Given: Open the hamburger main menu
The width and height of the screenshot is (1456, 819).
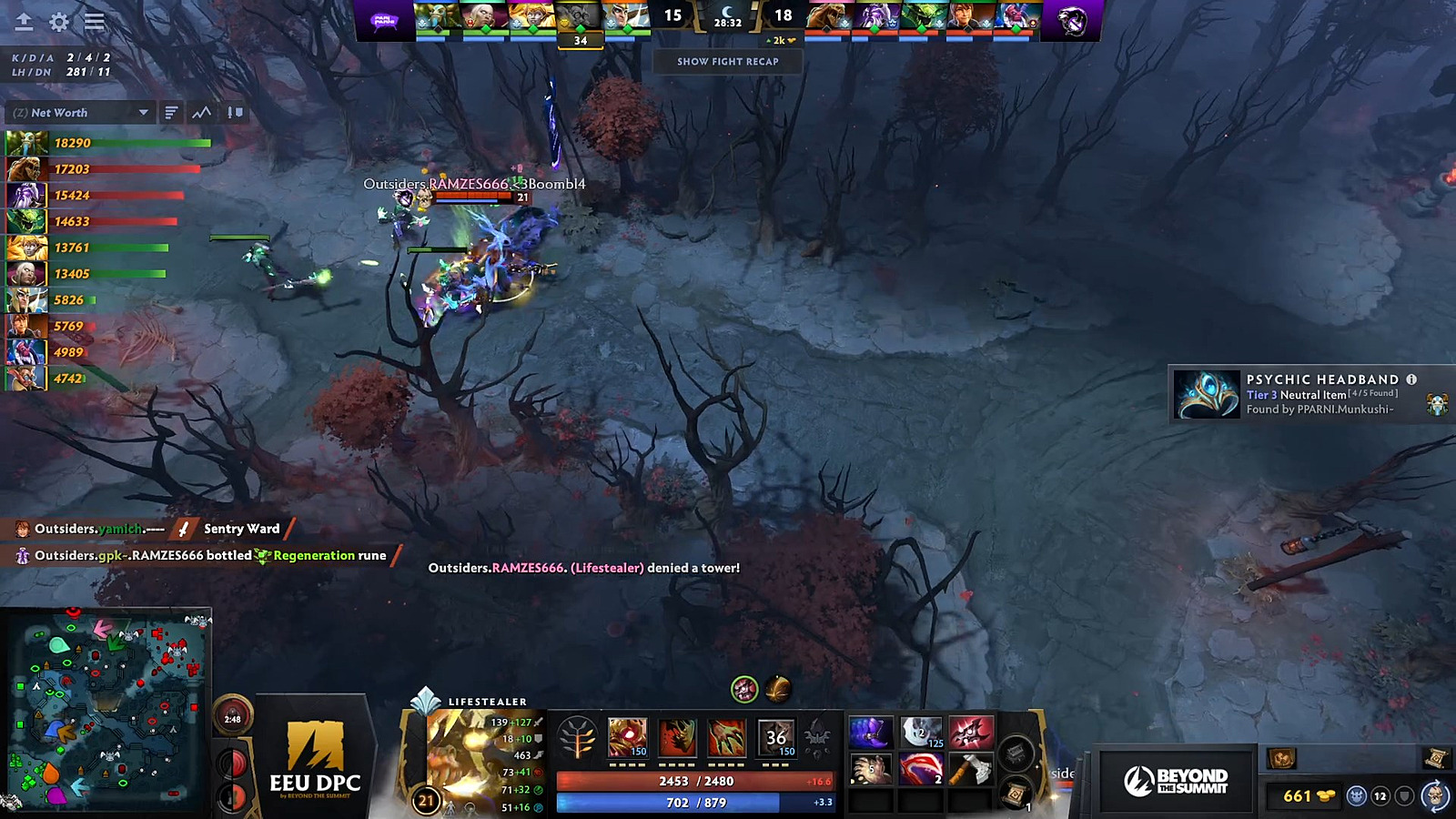Looking at the screenshot, I should tap(94, 22).
